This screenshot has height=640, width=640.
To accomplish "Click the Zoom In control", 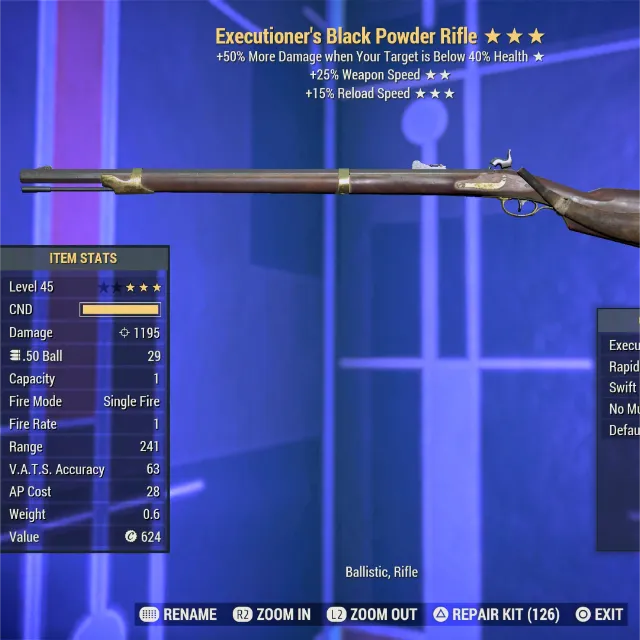I will point(272,614).
